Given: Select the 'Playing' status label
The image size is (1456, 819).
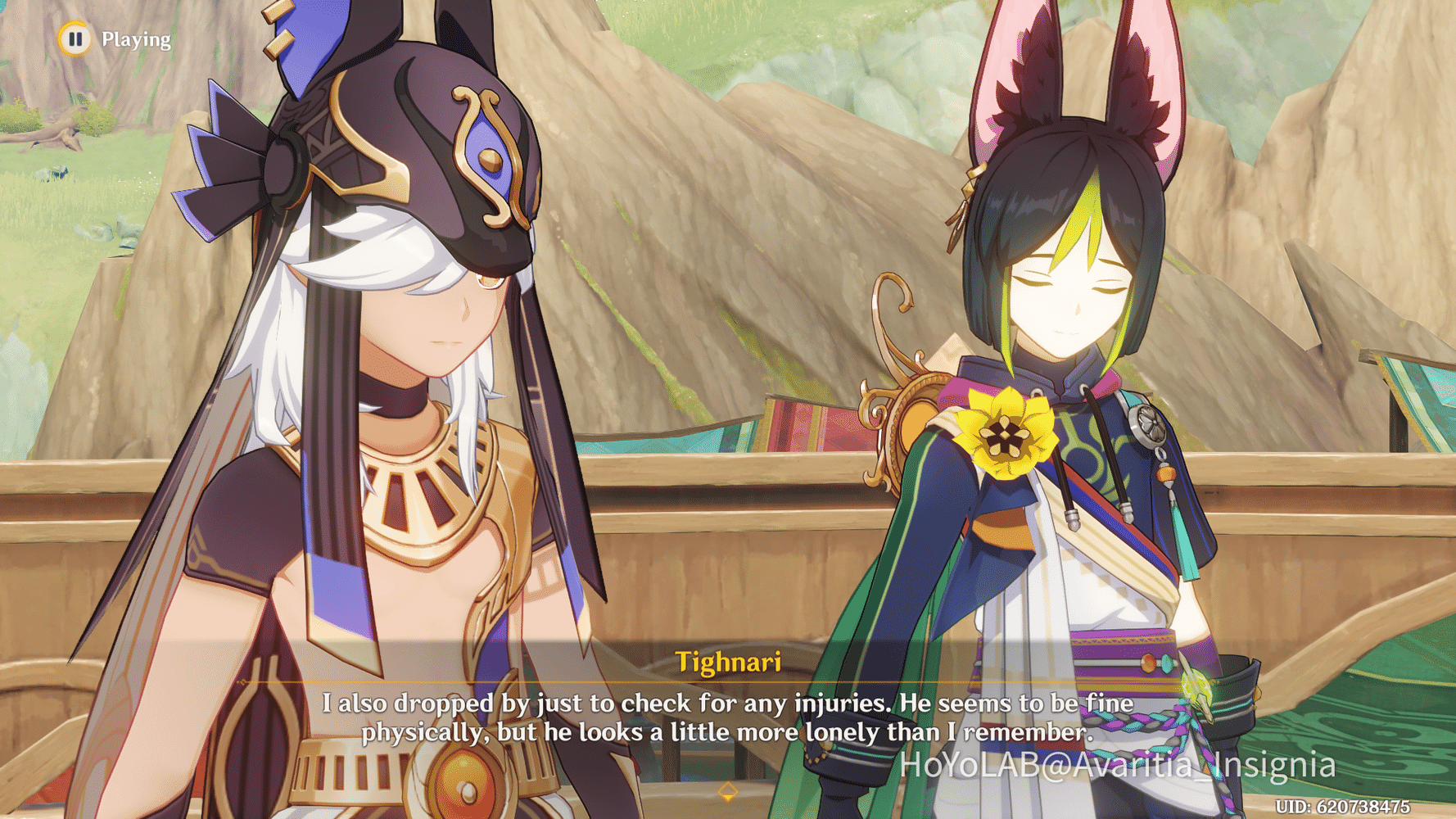Looking at the screenshot, I should (x=136, y=38).
